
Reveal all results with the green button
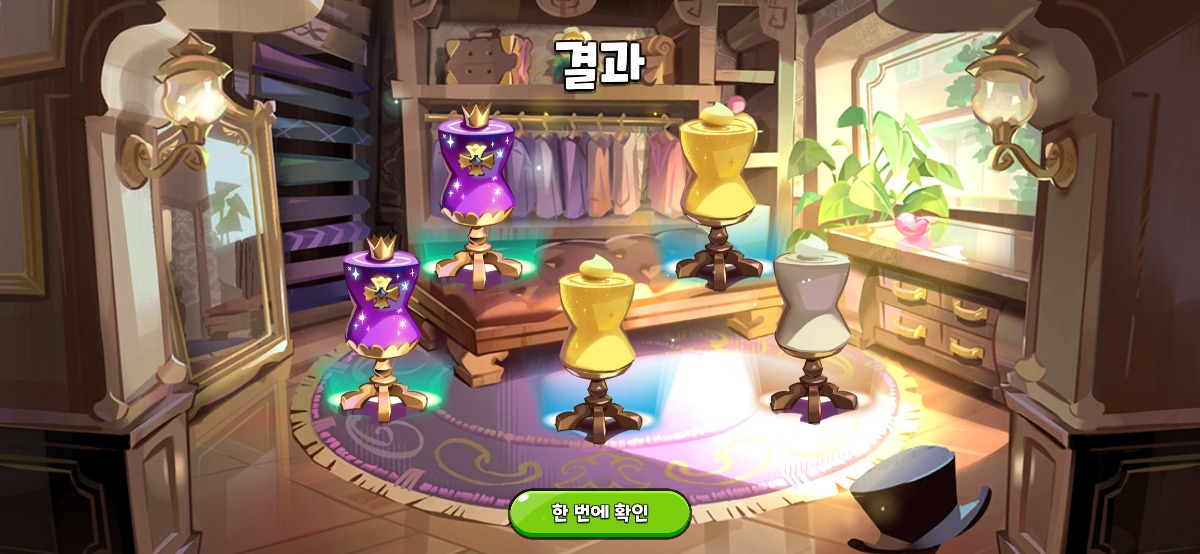pyautogui.click(x=600, y=514)
